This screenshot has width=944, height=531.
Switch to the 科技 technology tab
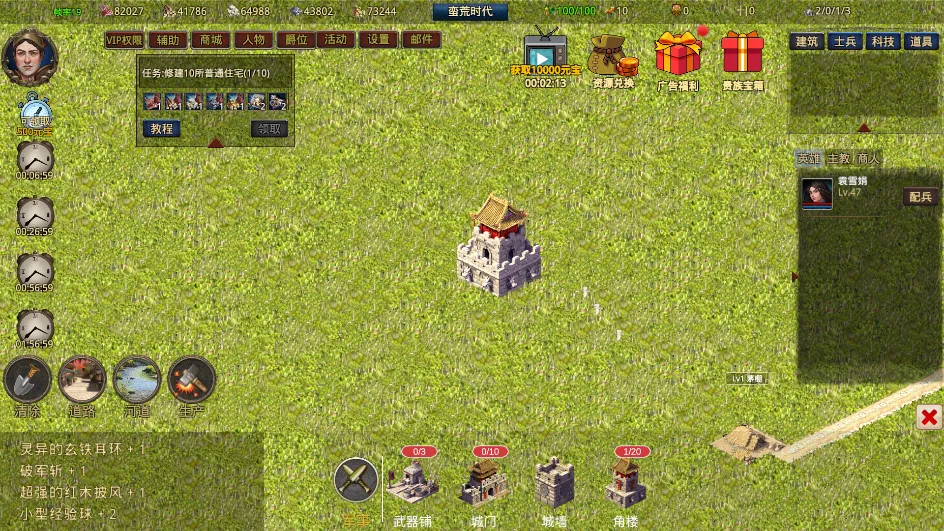coord(883,41)
